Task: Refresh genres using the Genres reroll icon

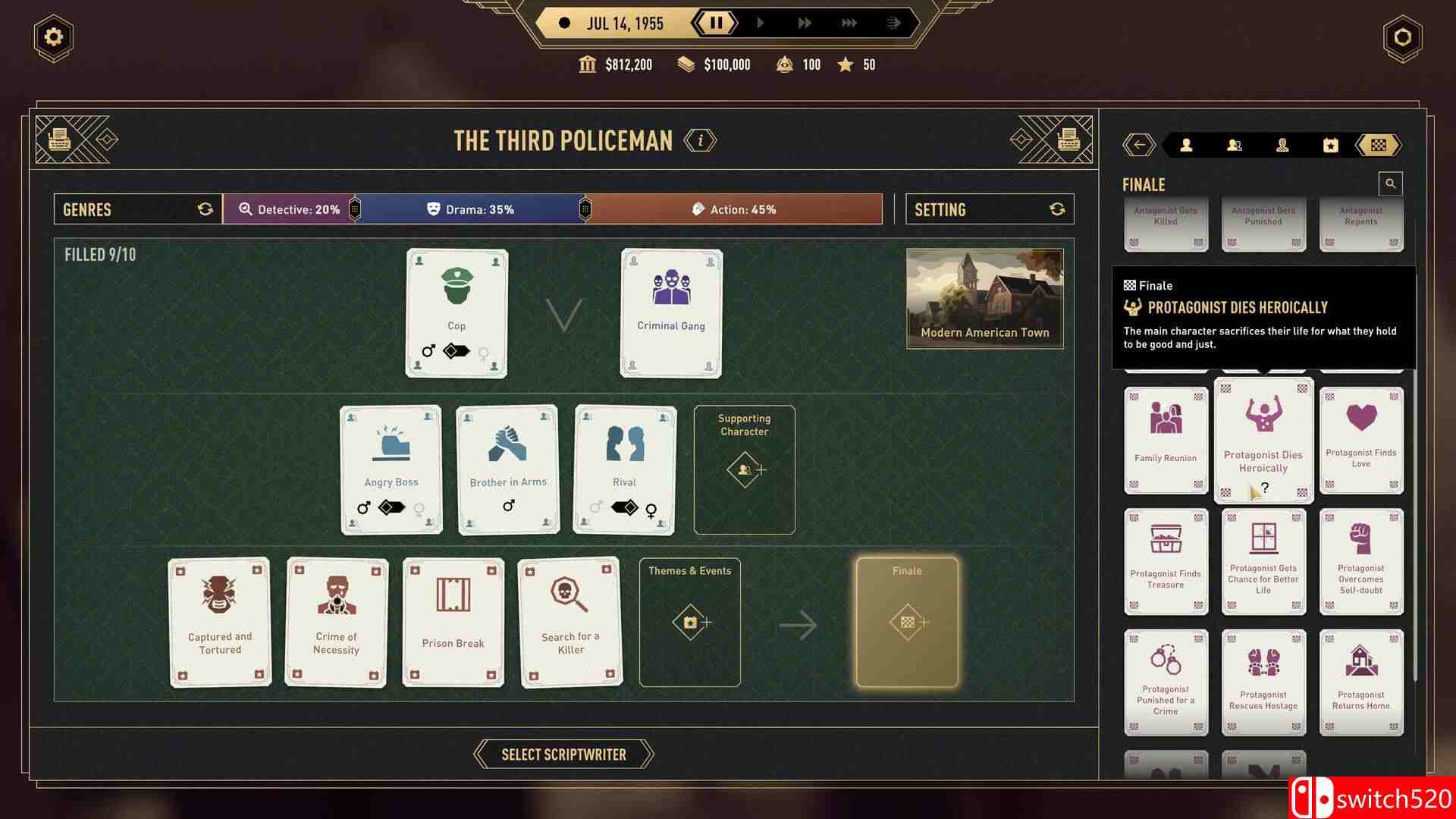Action: point(205,209)
